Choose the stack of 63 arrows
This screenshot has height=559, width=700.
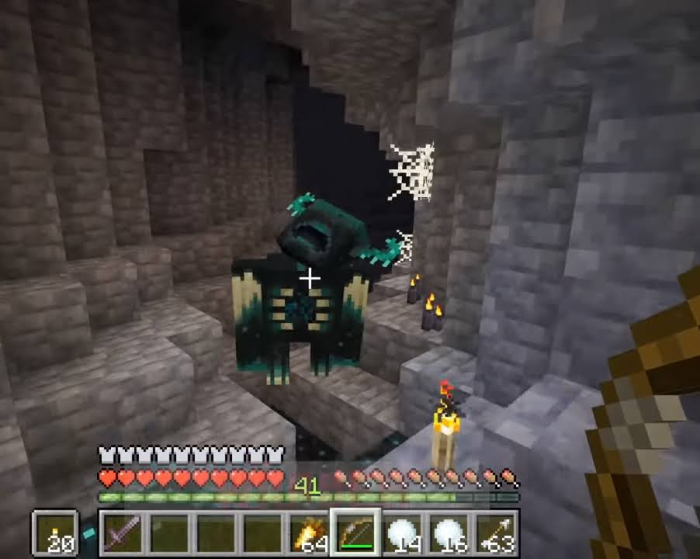tap(497, 533)
